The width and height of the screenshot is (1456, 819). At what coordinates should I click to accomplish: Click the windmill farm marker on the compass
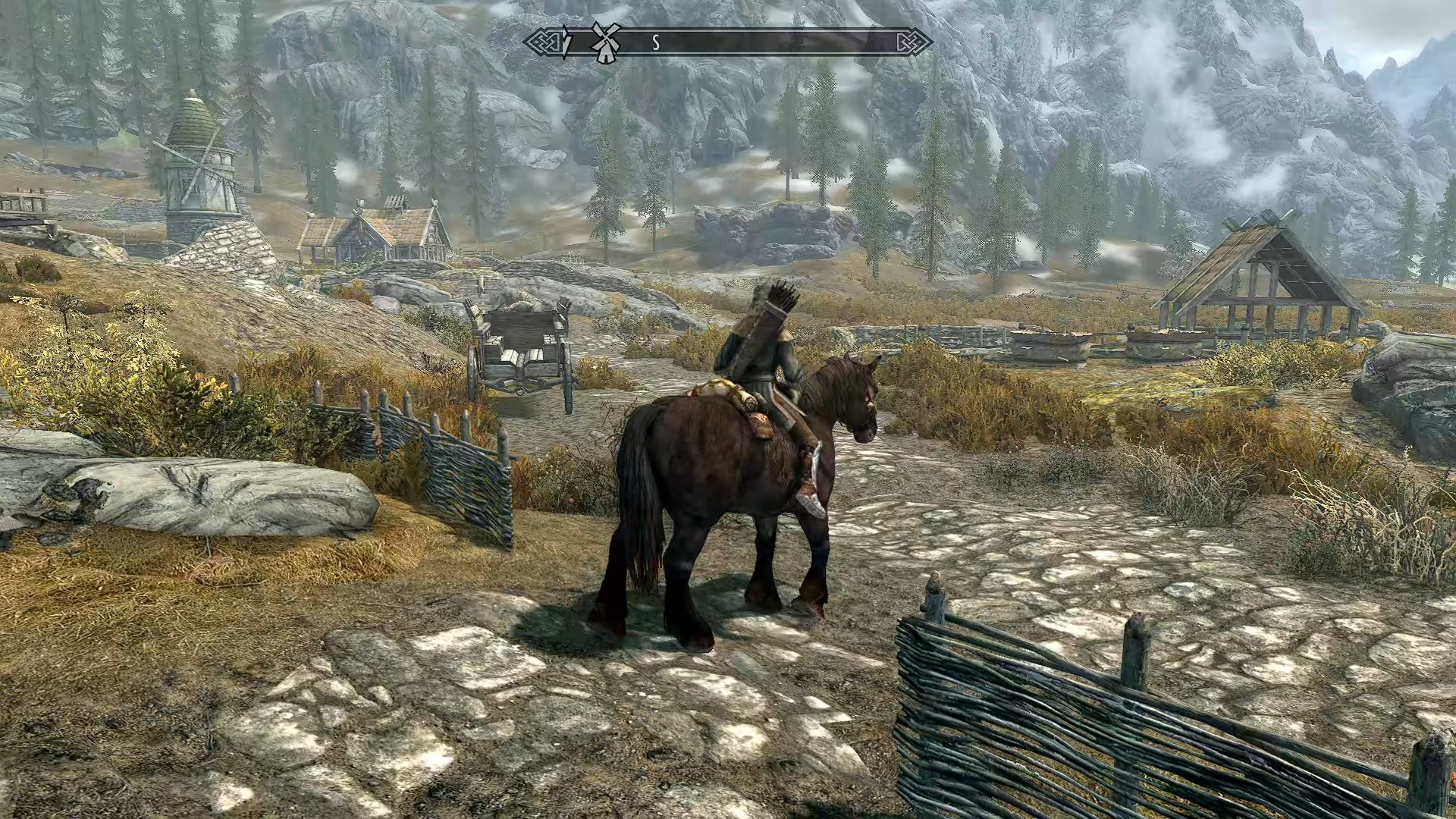(605, 42)
